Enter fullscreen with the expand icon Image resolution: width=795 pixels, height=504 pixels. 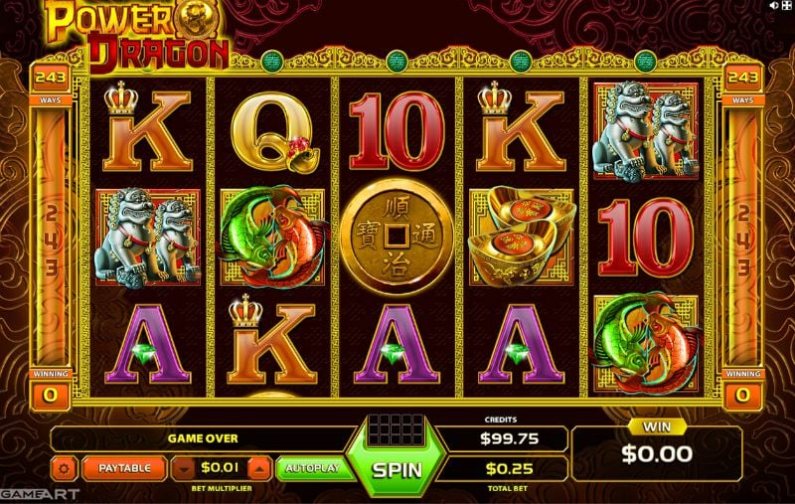786,7
